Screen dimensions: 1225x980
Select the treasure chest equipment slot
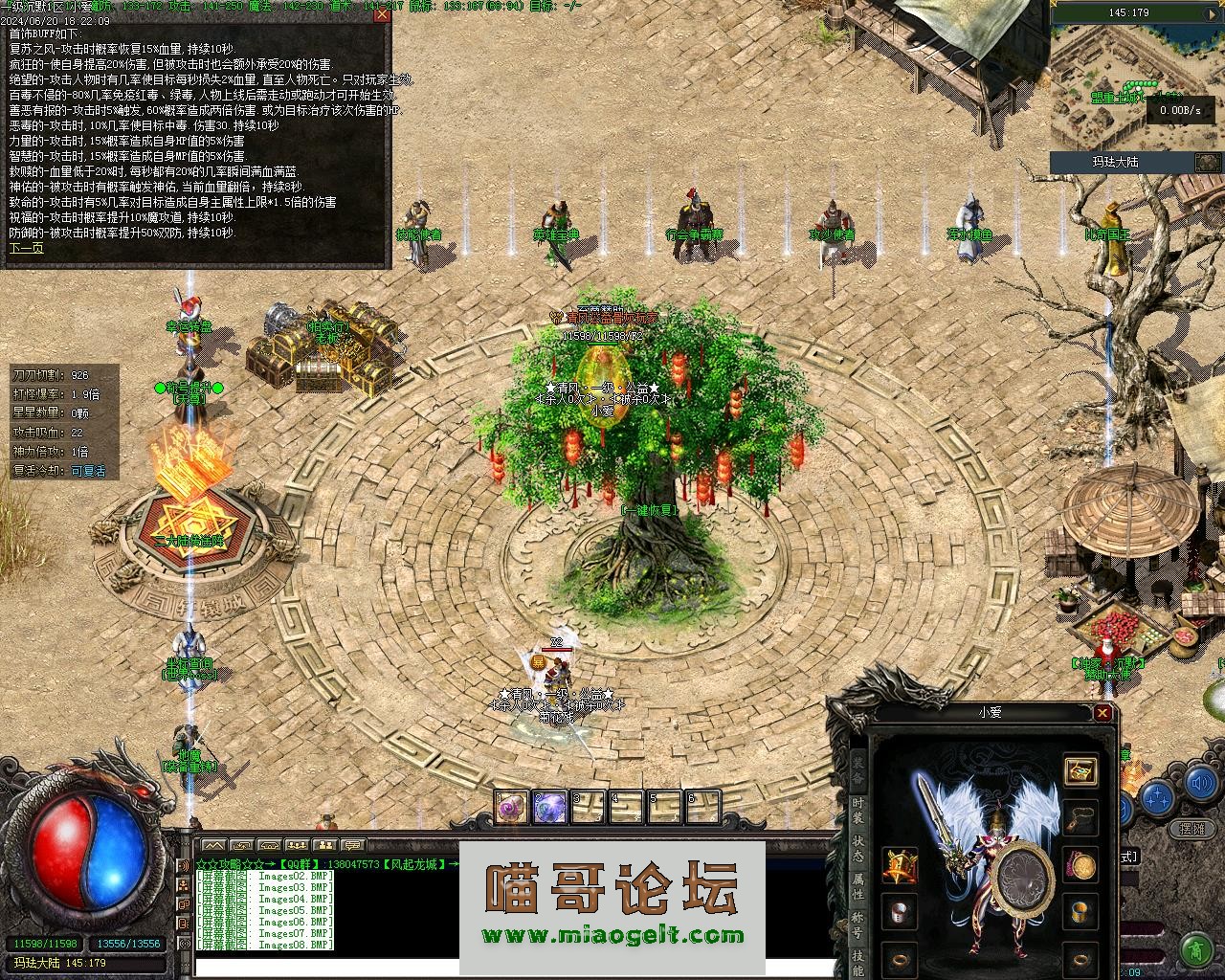click(1080, 771)
